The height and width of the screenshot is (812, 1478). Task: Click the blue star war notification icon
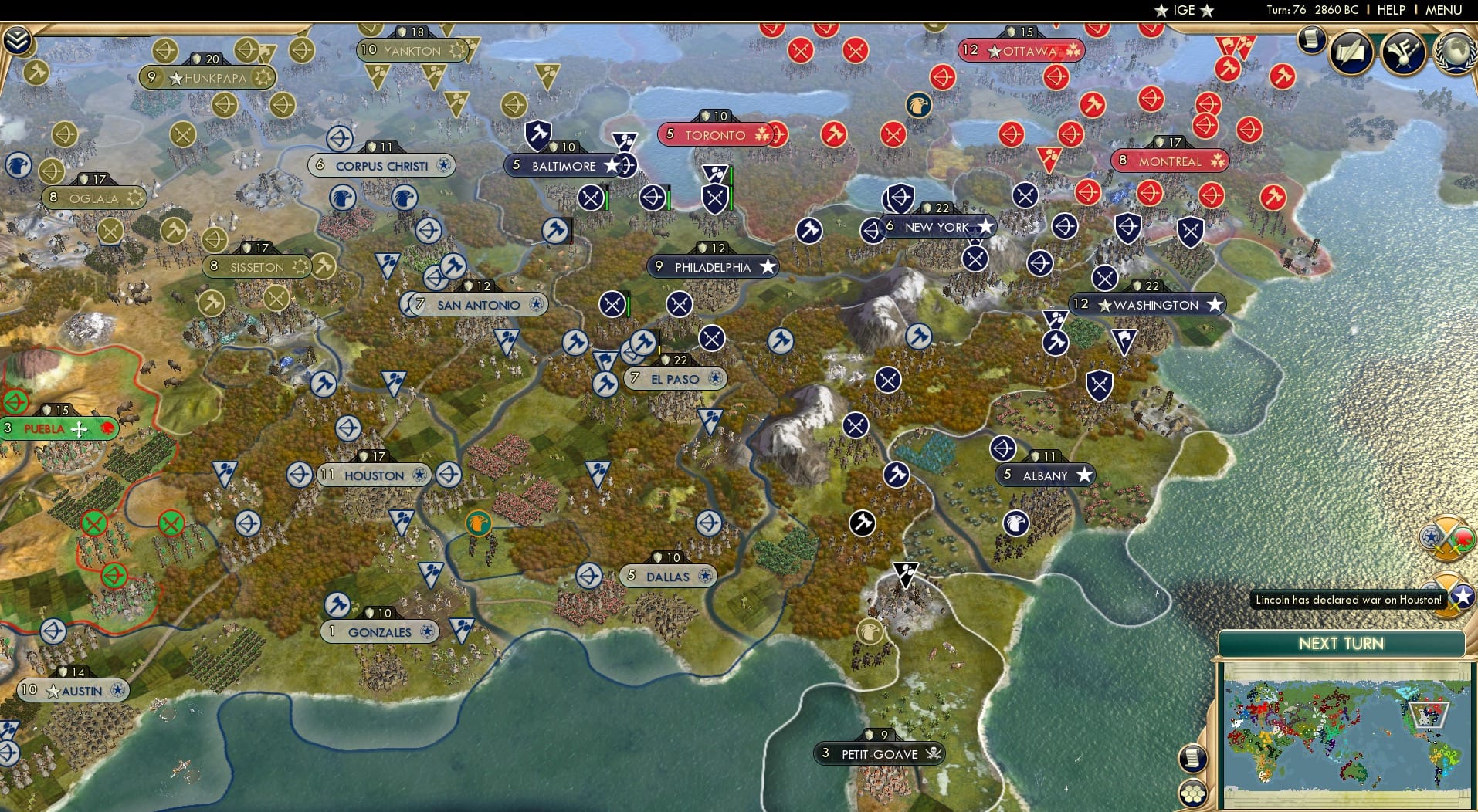1461,596
